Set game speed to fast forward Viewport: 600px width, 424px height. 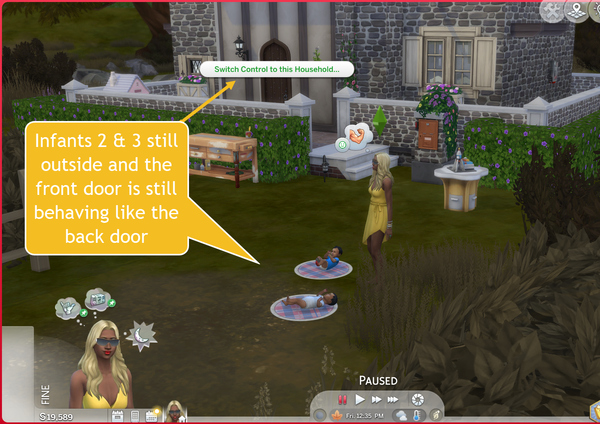point(378,399)
